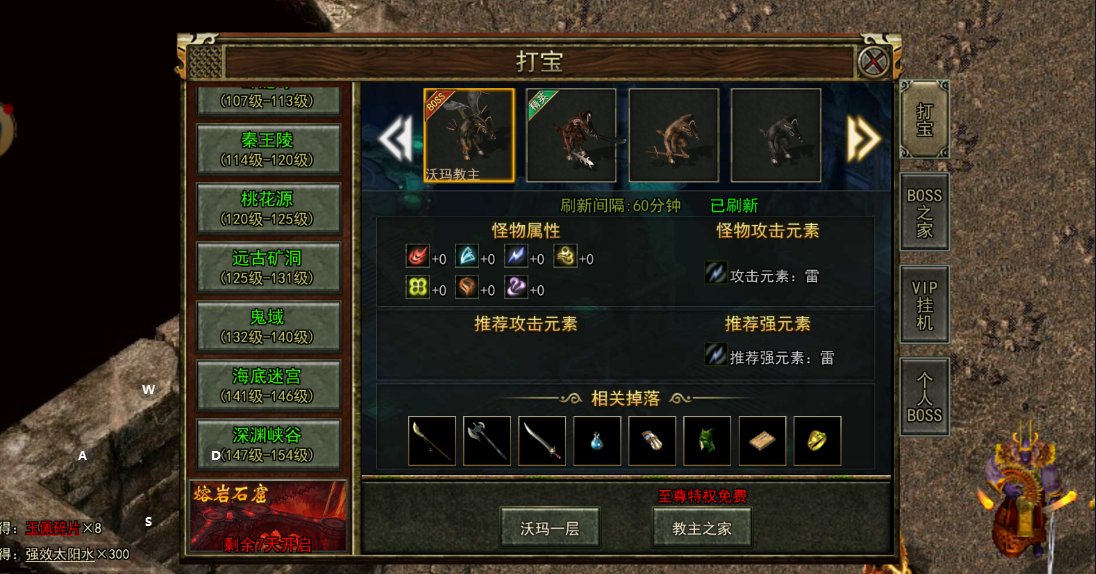Select the elite monster portrait with green ribbon
The height and width of the screenshot is (574, 1096).
point(571,136)
